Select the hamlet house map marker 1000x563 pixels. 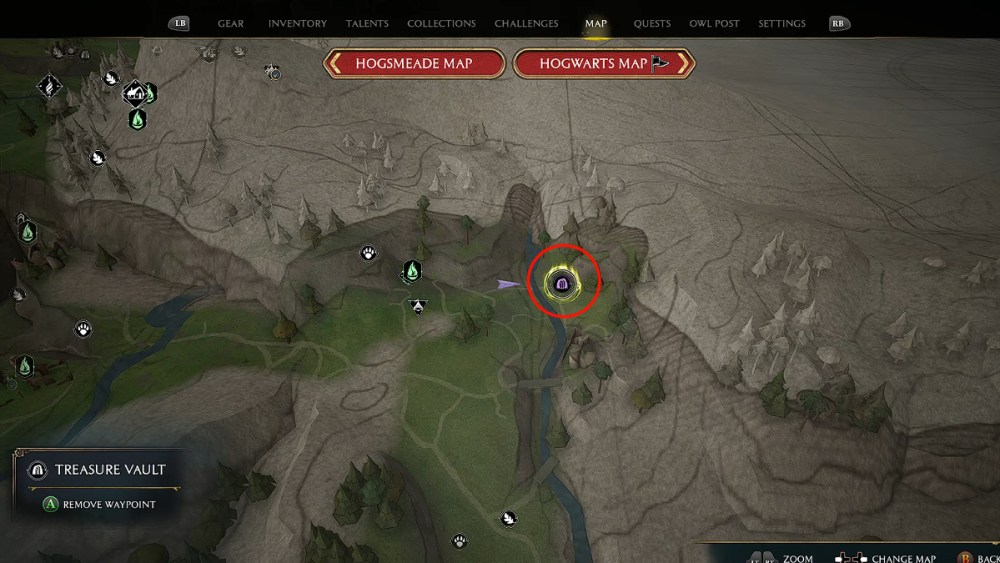(x=134, y=94)
